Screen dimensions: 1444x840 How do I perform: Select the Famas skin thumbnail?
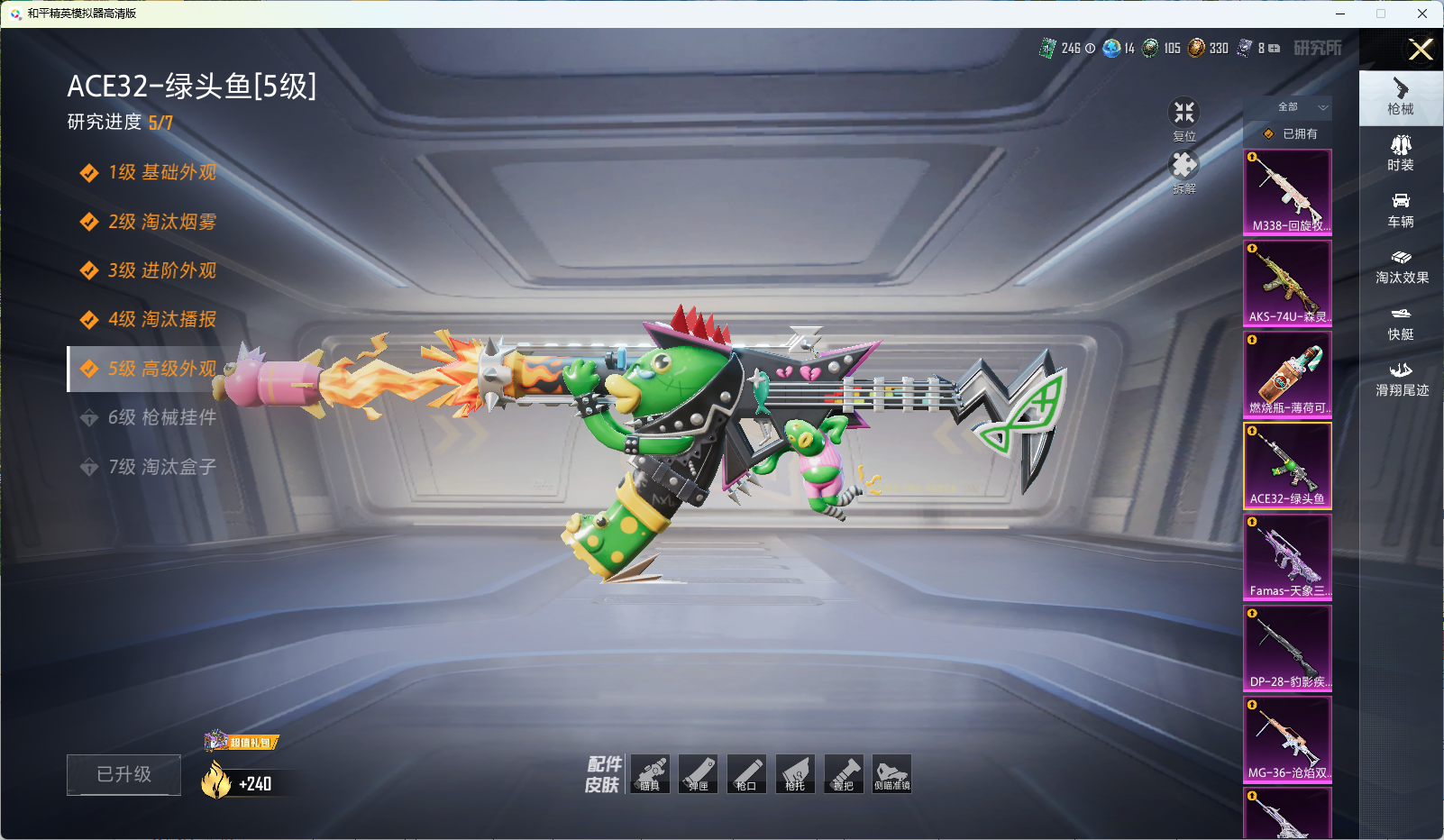pos(1287,557)
